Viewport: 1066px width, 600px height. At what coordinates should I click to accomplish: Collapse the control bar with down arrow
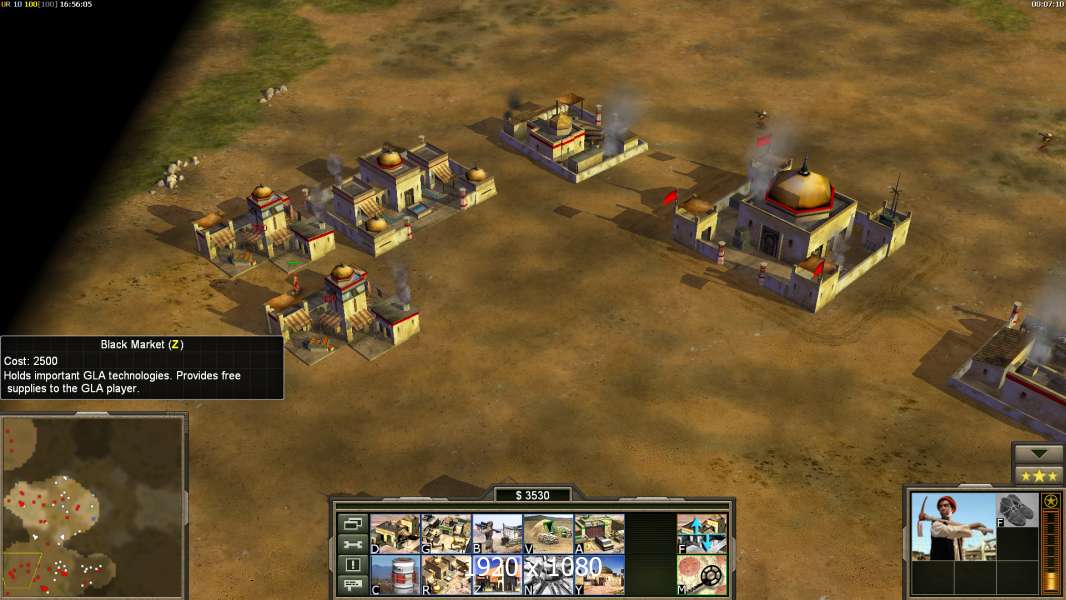click(x=1038, y=453)
